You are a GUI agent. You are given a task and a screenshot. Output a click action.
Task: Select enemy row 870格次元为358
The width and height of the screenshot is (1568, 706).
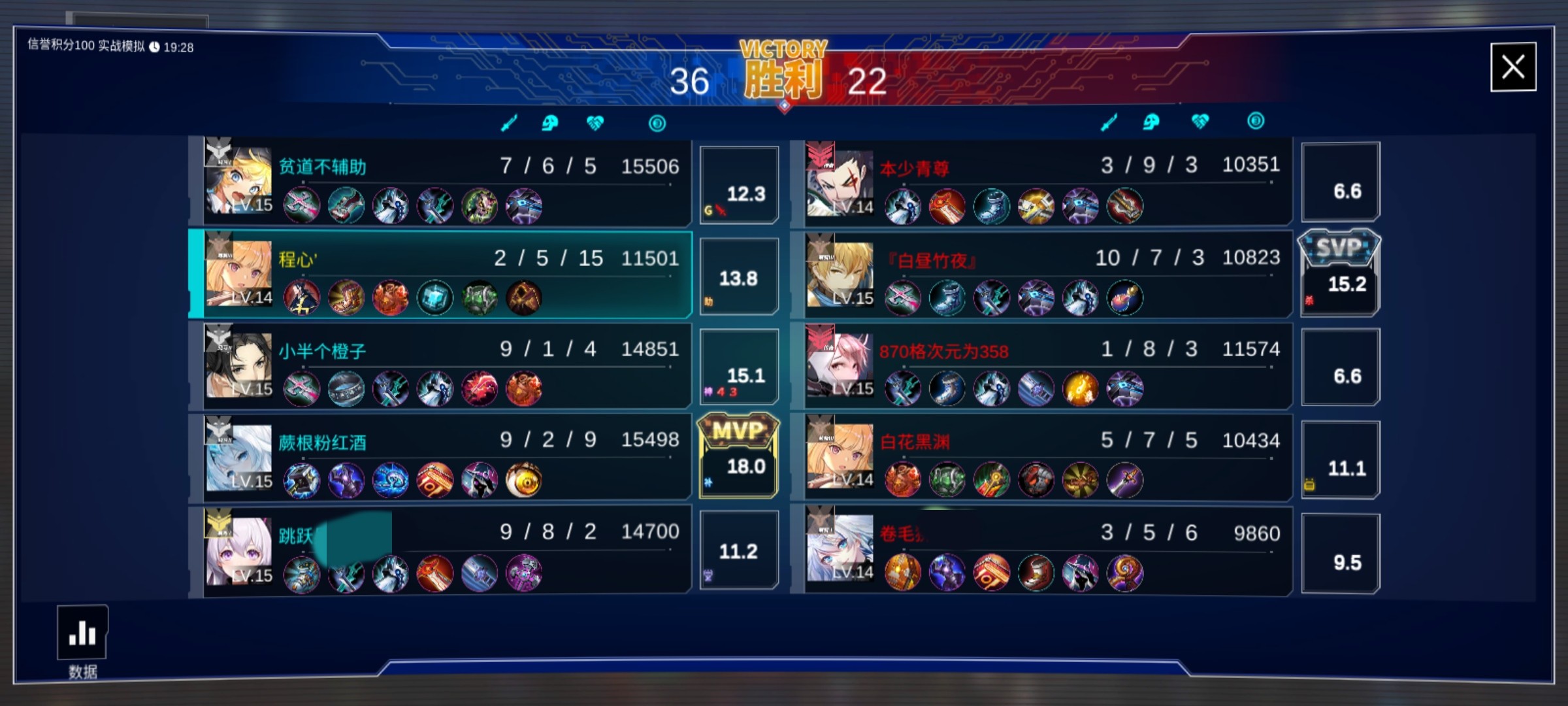coord(1045,365)
